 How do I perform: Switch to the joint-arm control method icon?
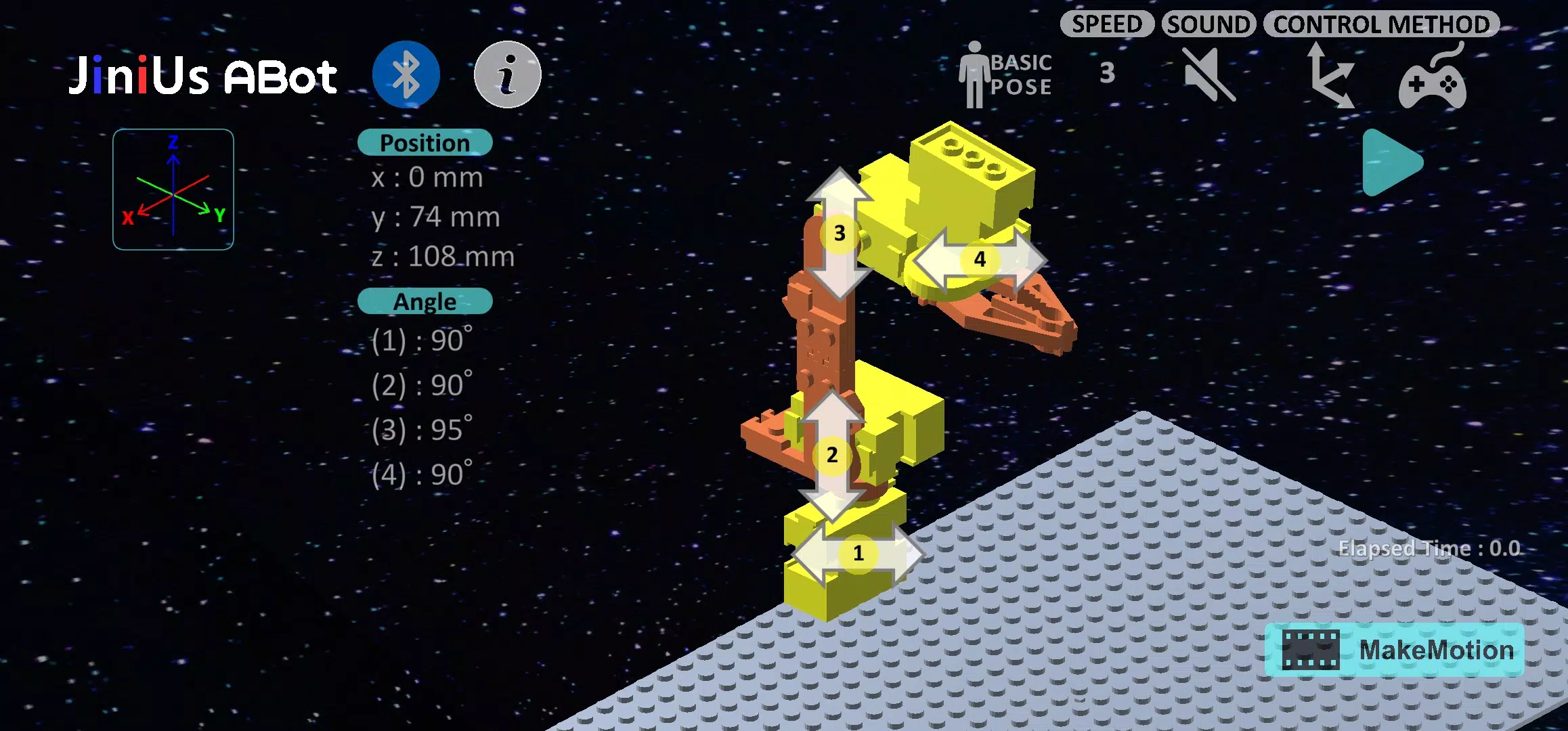click(1330, 75)
